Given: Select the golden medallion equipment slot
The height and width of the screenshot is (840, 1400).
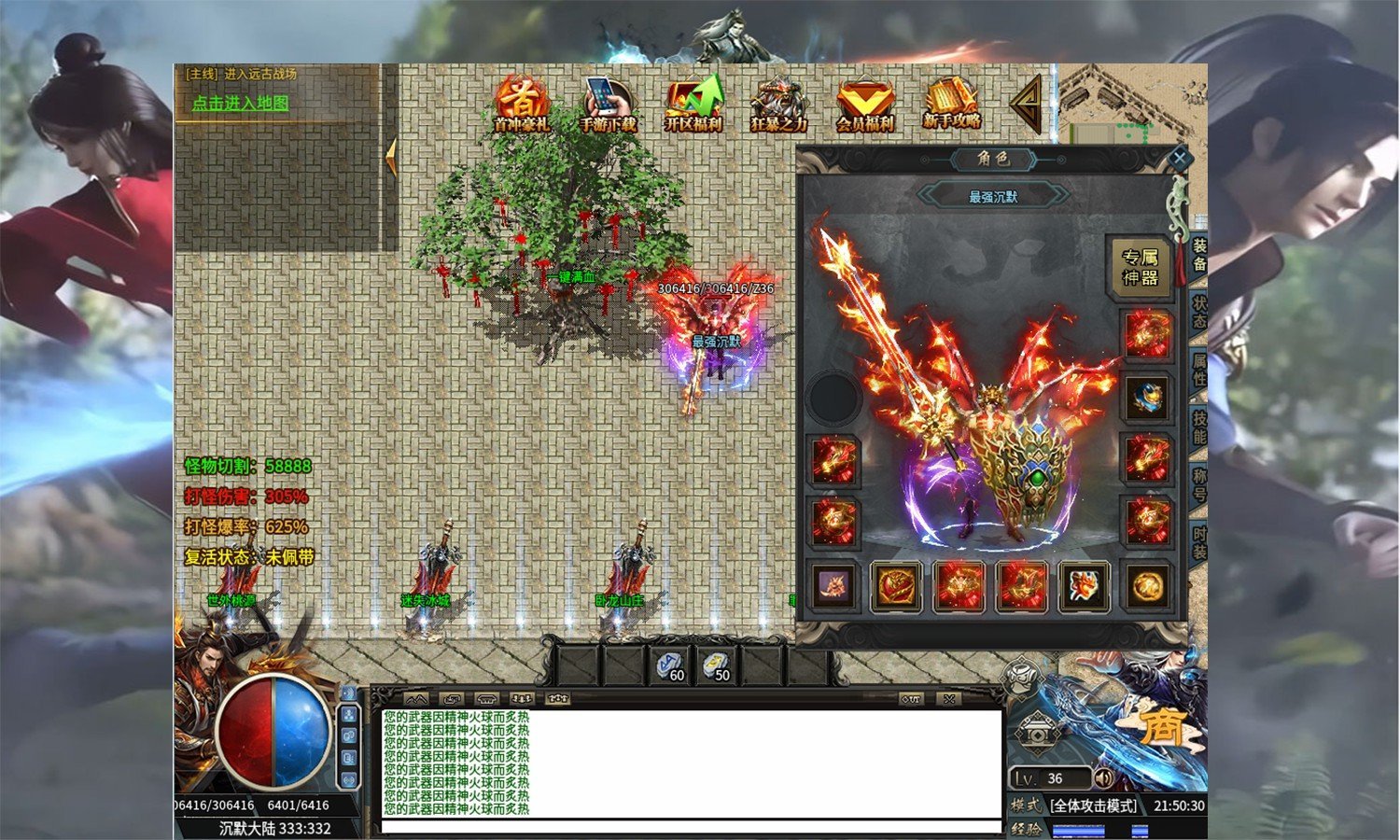Looking at the screenshot, I should [1147, 587].
